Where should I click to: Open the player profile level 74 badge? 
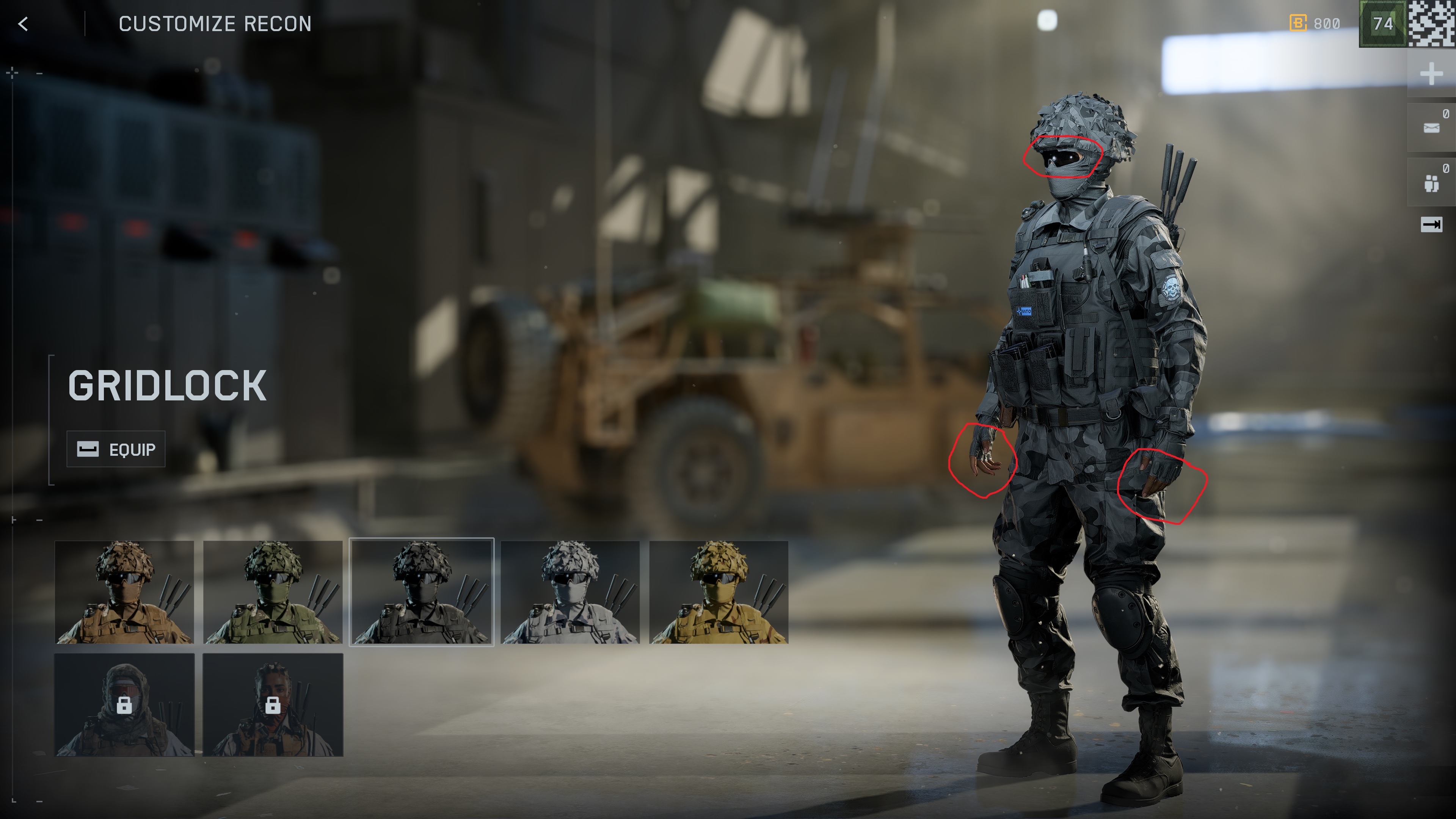pyautogui.click(x=1382, y=24)
